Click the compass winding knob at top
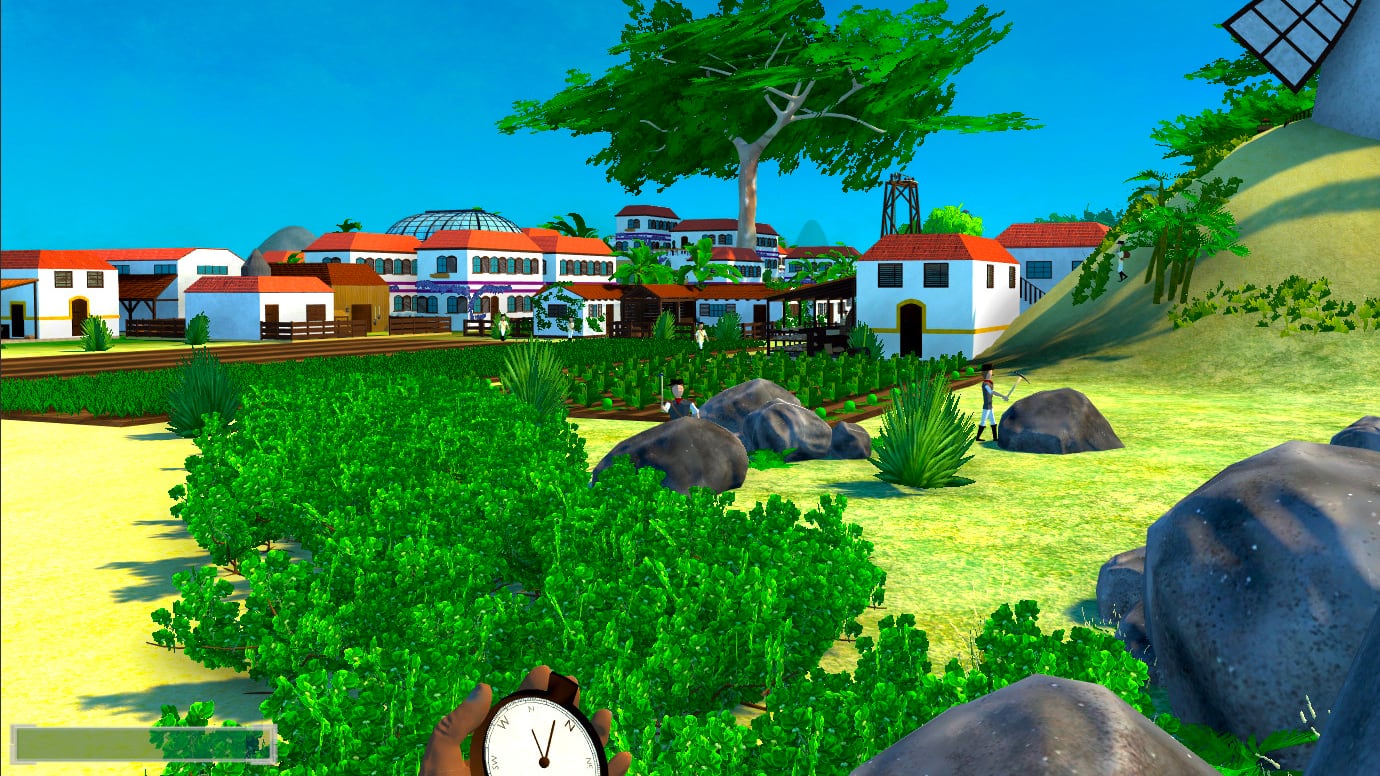This screenshot has height=776, width=1380. pos(563,683)
